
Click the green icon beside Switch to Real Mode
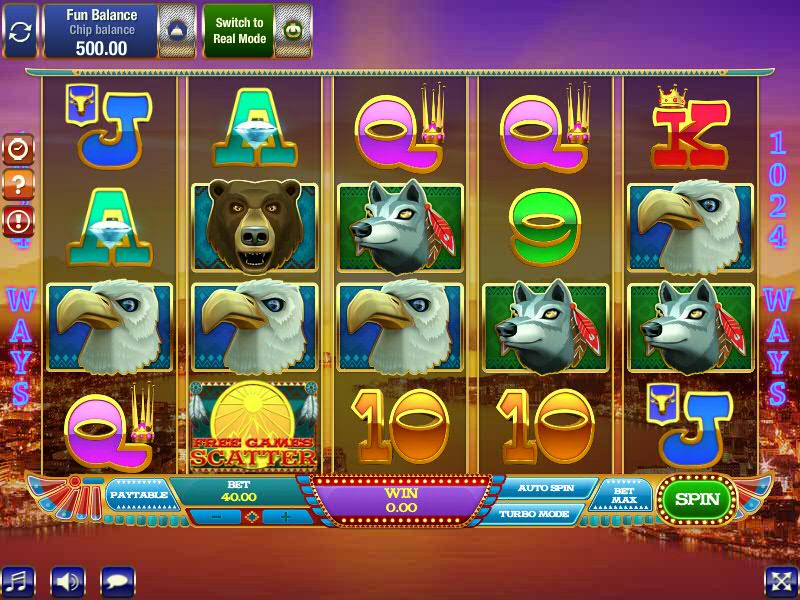pos(292,31)
